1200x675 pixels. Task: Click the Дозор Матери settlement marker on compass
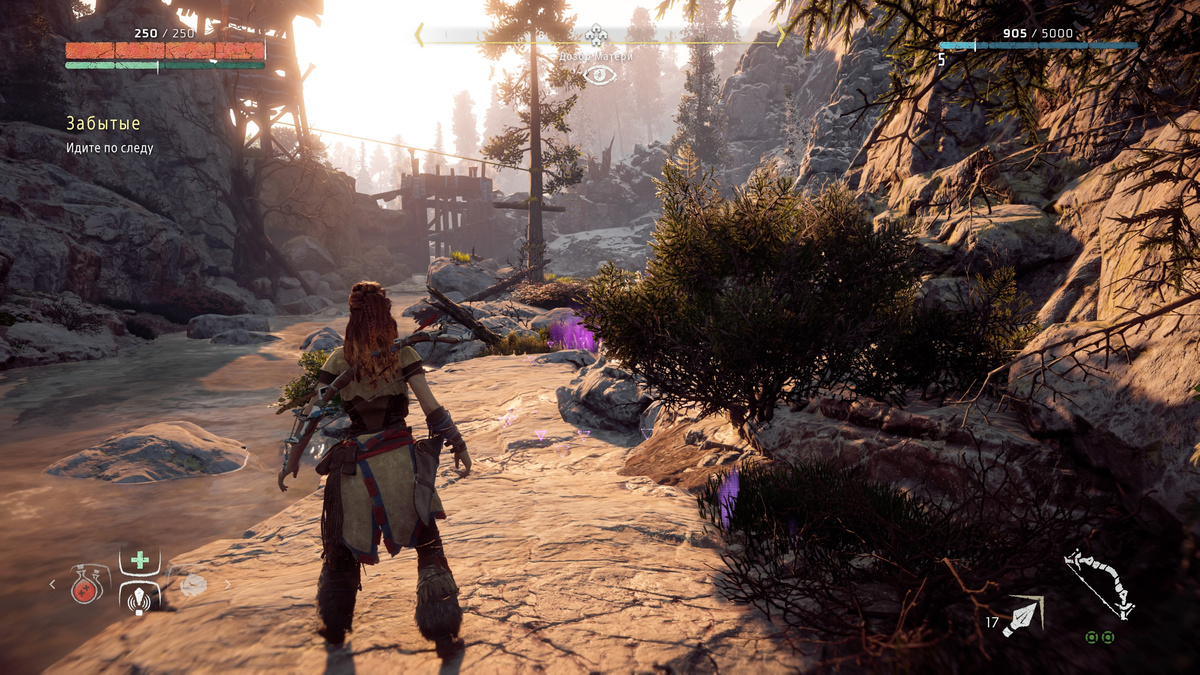597,38
